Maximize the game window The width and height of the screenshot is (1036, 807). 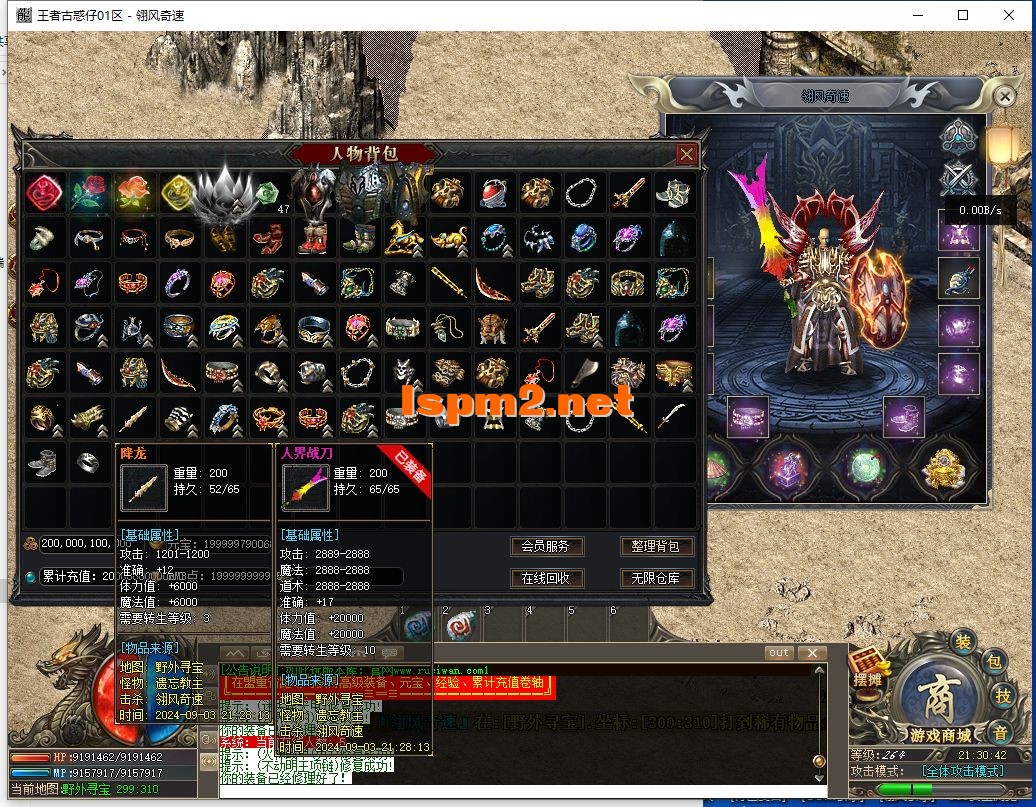[963, 15]
